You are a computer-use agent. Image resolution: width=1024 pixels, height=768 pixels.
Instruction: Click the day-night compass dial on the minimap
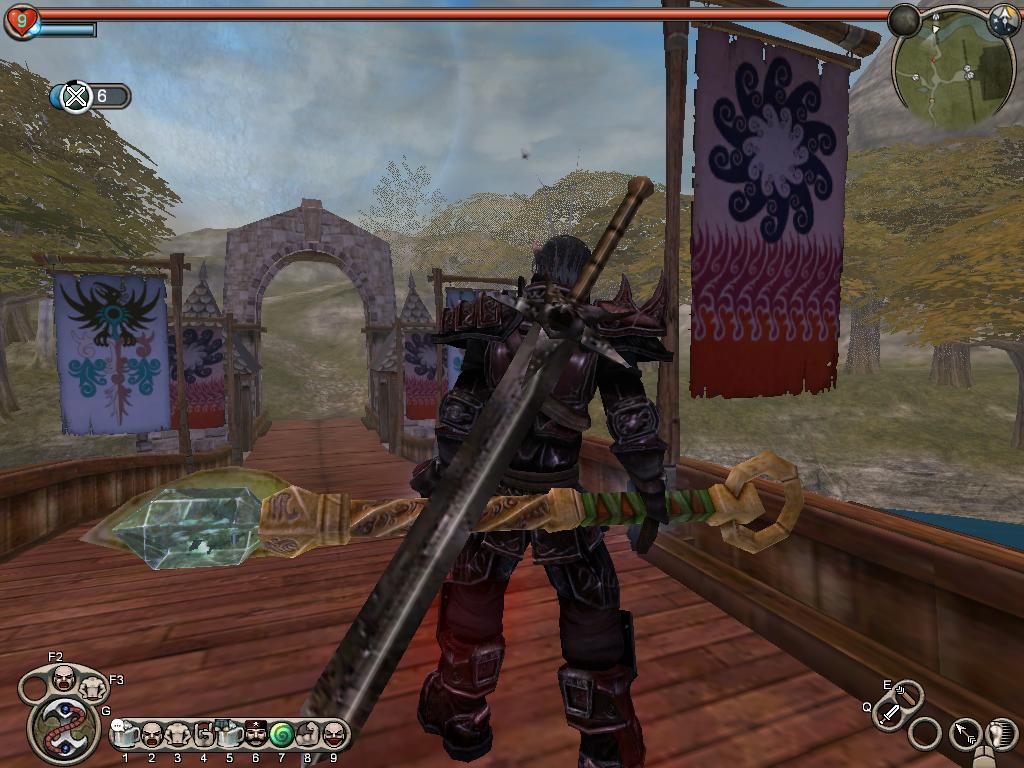tap(1003, 20)
